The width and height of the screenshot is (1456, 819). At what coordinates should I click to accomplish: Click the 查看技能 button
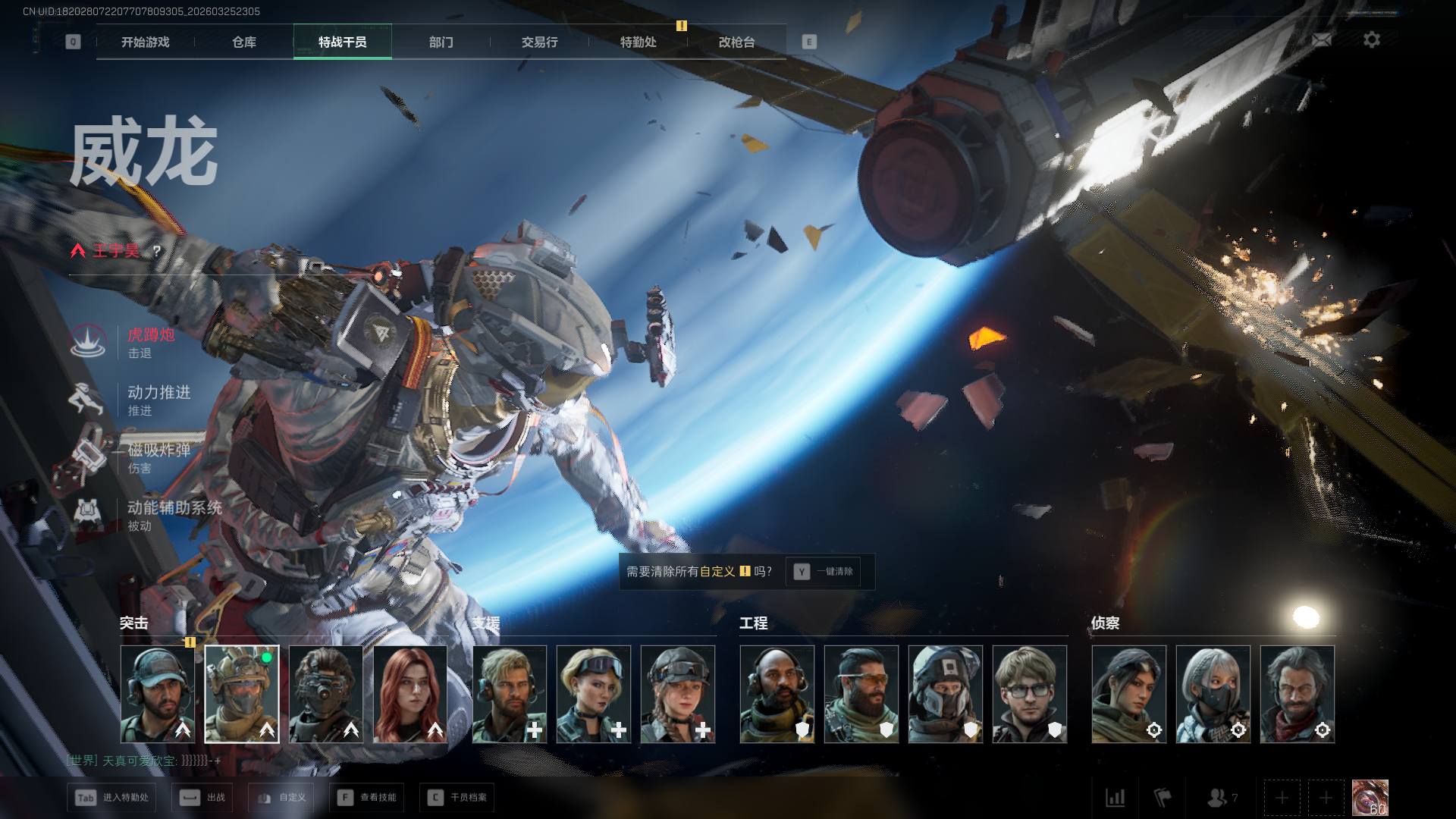point(368,798)
